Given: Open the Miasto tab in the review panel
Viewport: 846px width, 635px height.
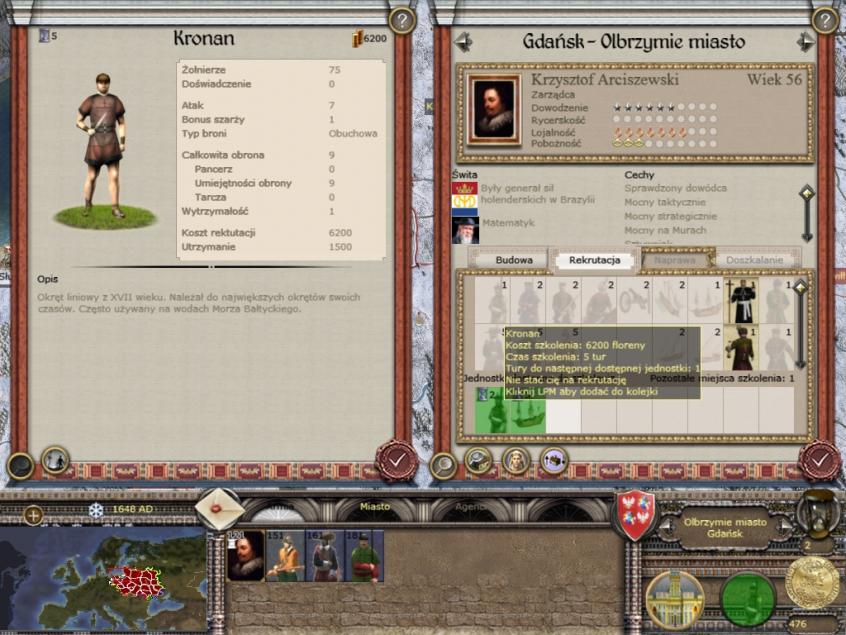Looking at the screenshot, I should pyautogui.click(x=375, y=508).
